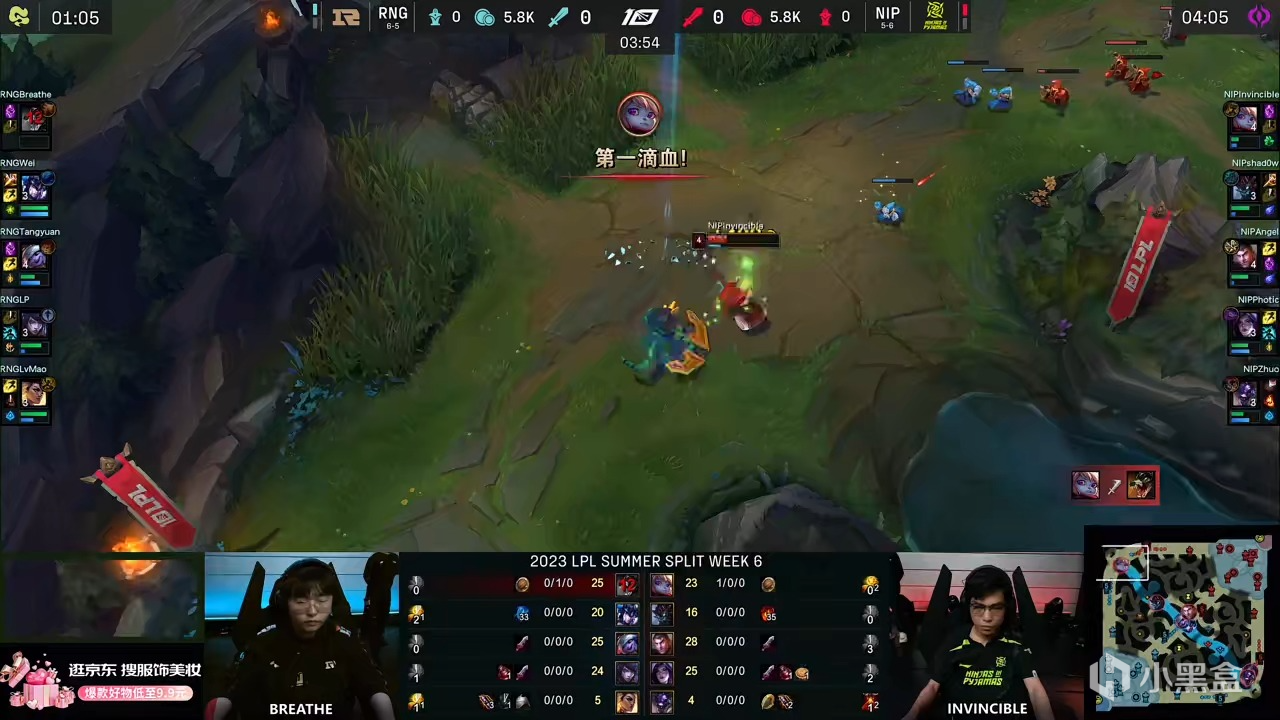
Task: Open NIPshad0w's champion portrait on the right sidebar
Action: (x=1246, y=185)
